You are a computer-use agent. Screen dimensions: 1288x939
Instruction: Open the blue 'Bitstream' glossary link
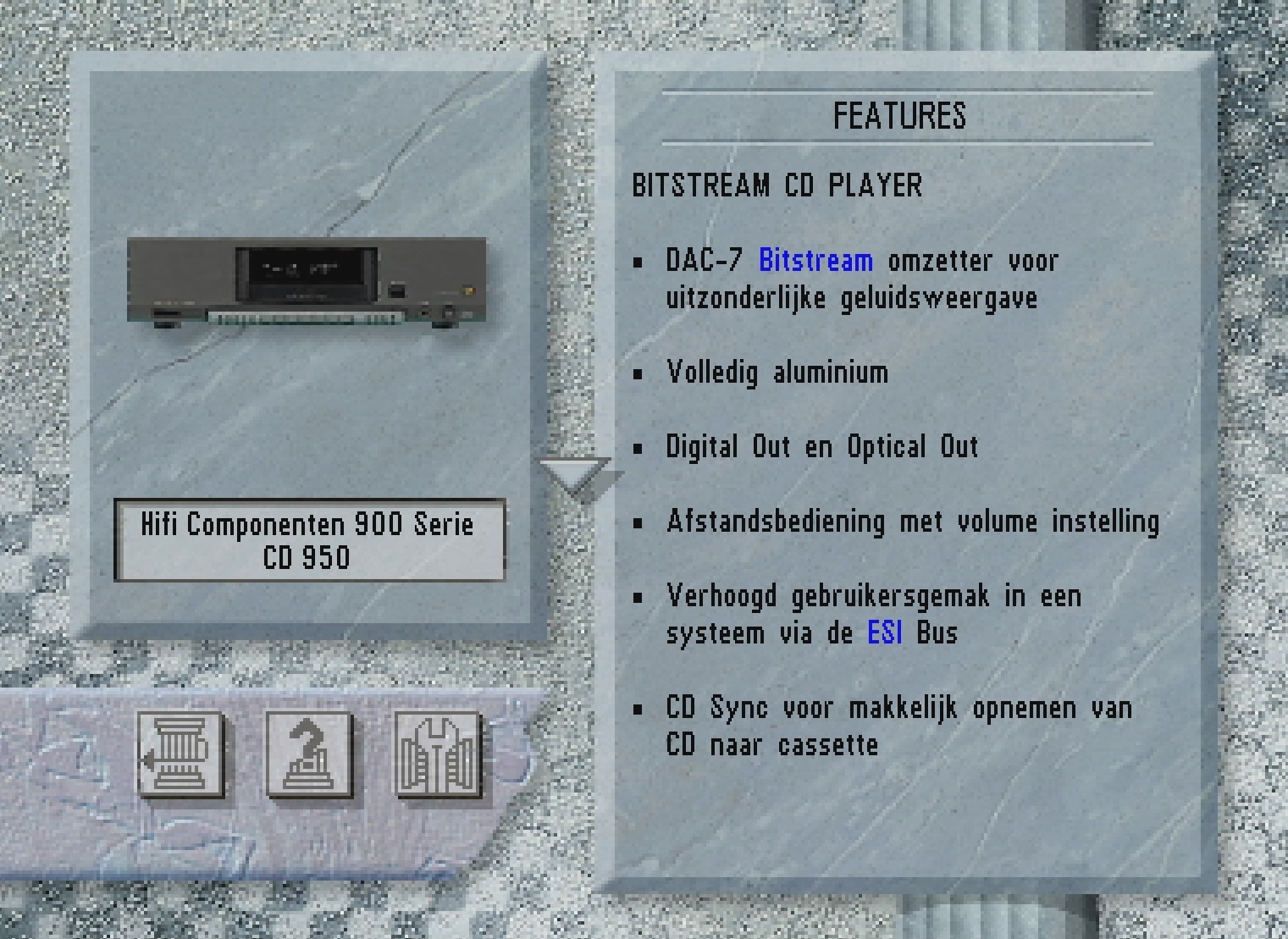coord(816,260)
